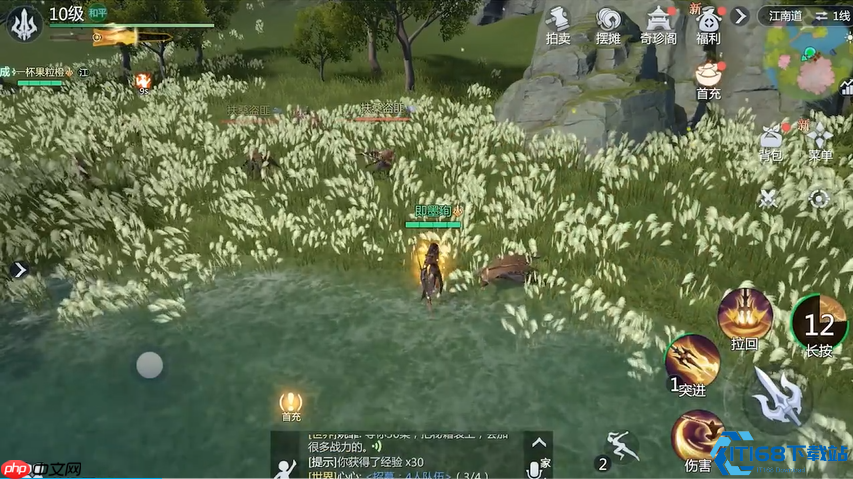Open the 福利 welfare rewards

pos(708,24)
